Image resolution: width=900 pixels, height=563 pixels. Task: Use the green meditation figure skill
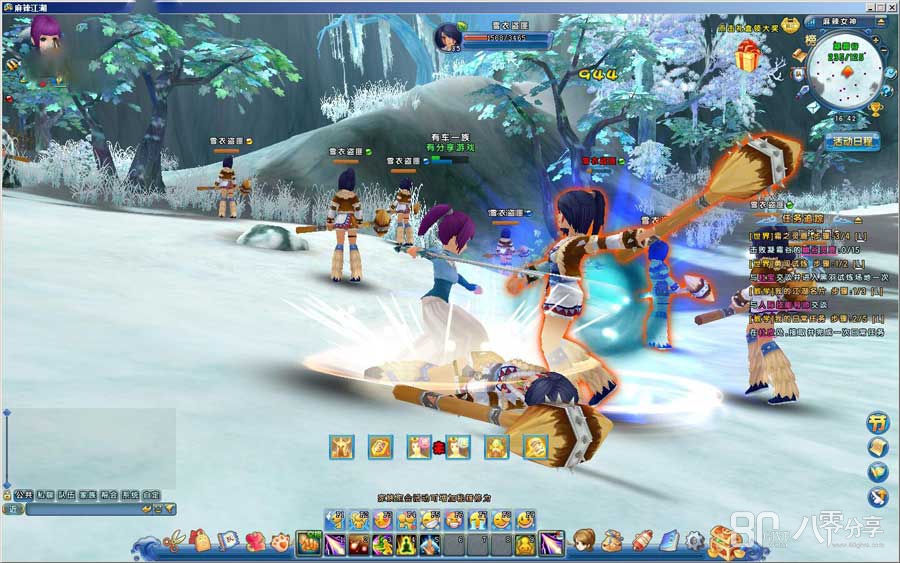(407, 545)
